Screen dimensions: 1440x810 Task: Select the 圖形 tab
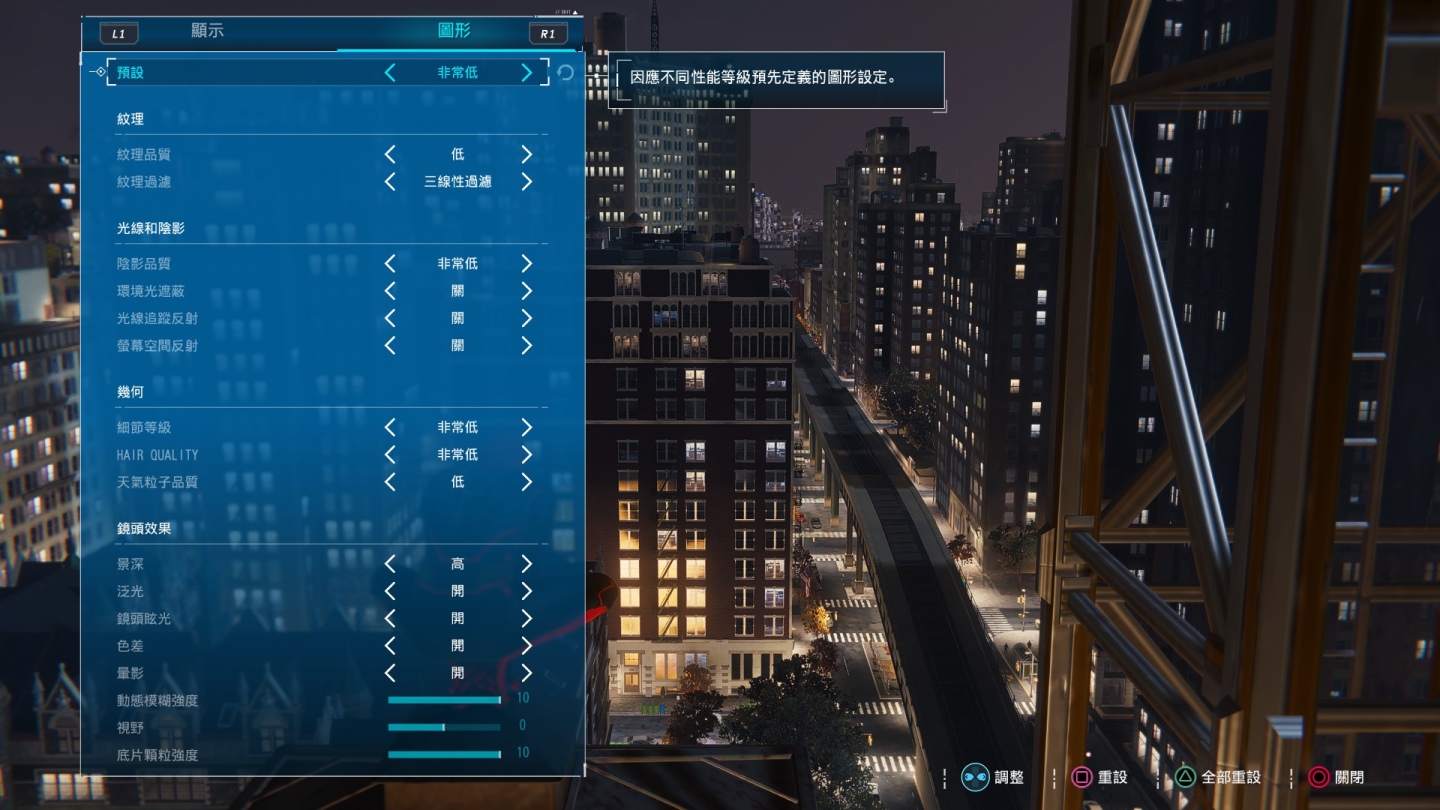(x=454, y=31)
